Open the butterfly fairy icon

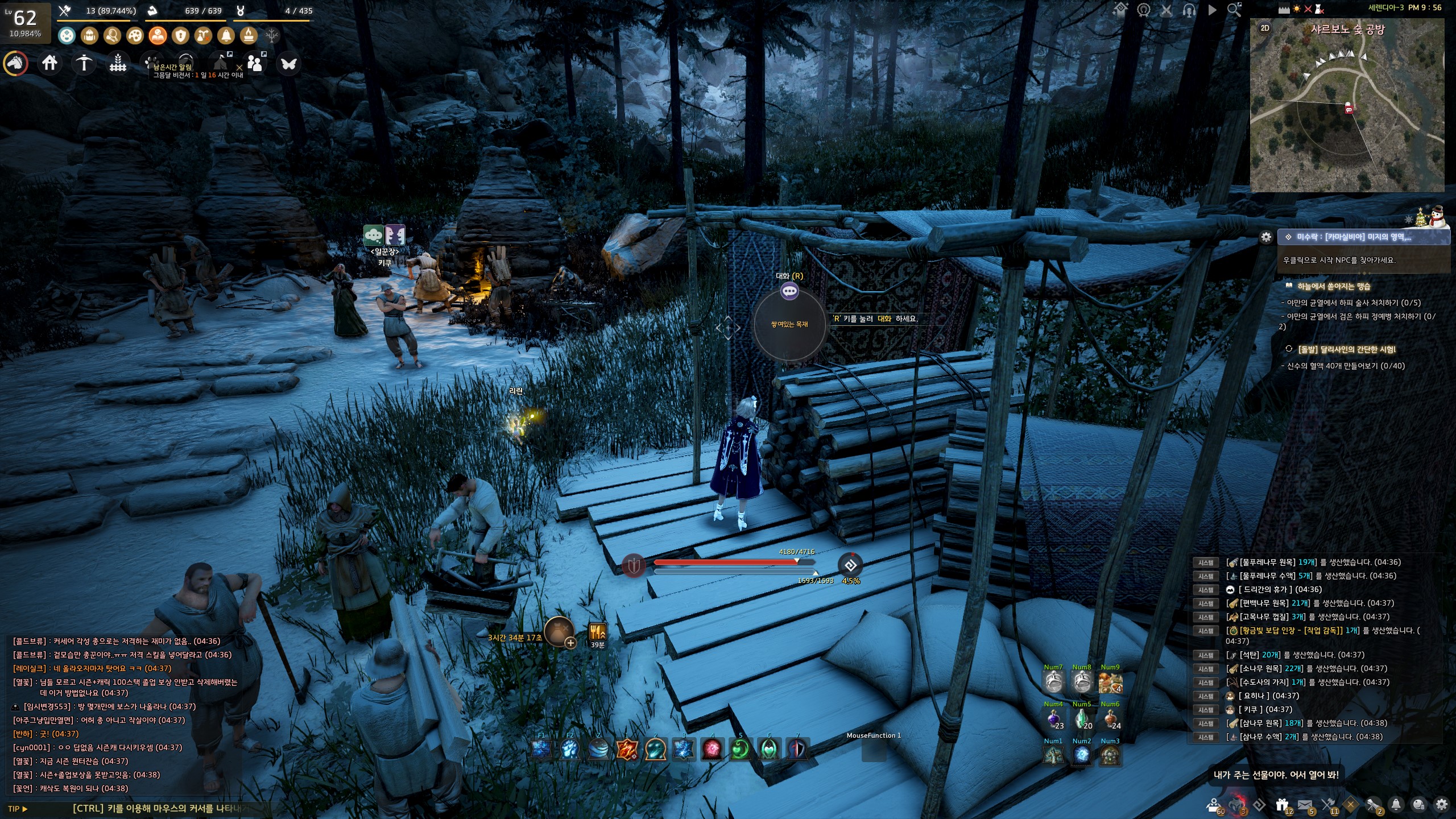tap(288, 64)
